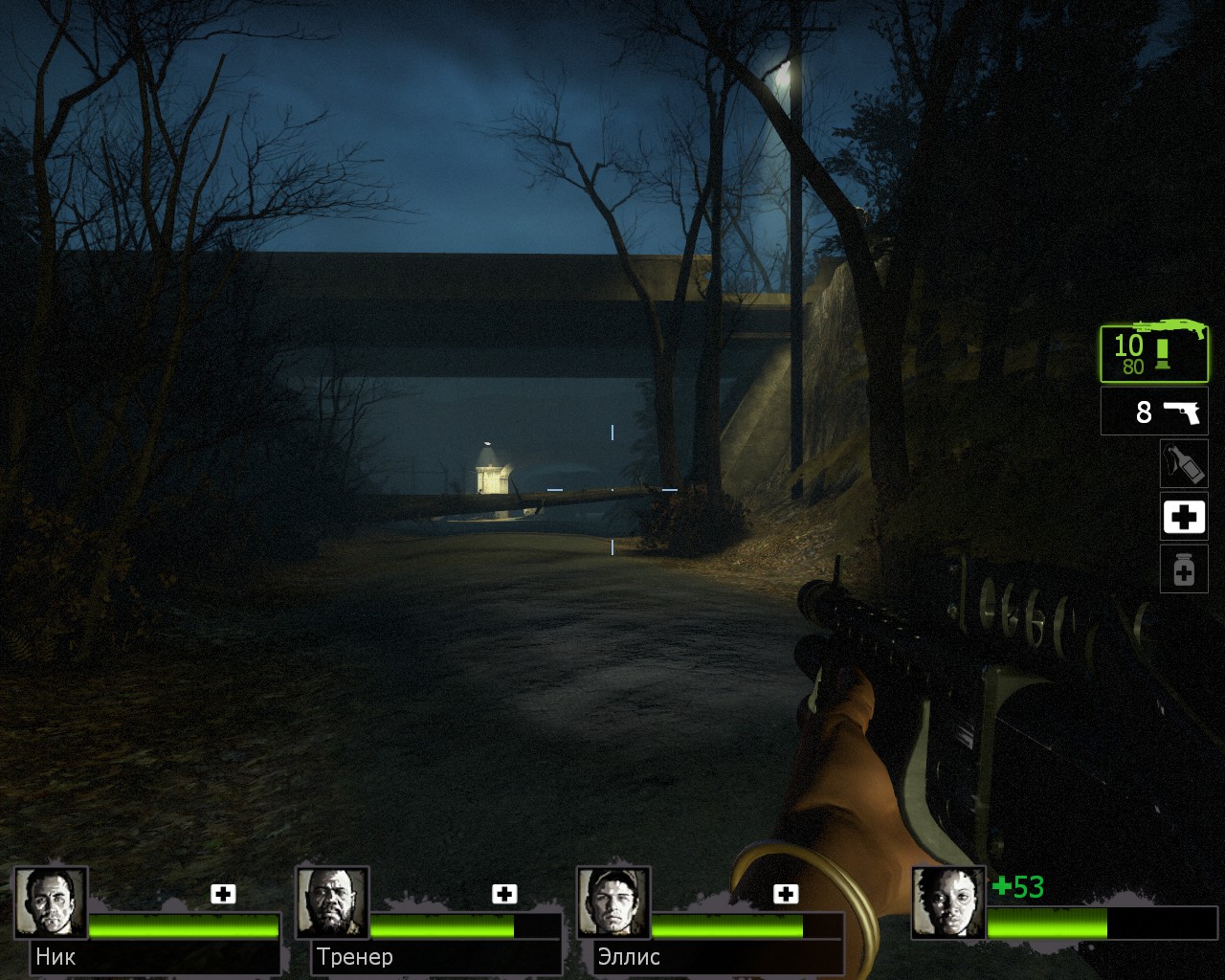Switch to the pistol slot
1225x980 pixels.
pos(1154,412)
